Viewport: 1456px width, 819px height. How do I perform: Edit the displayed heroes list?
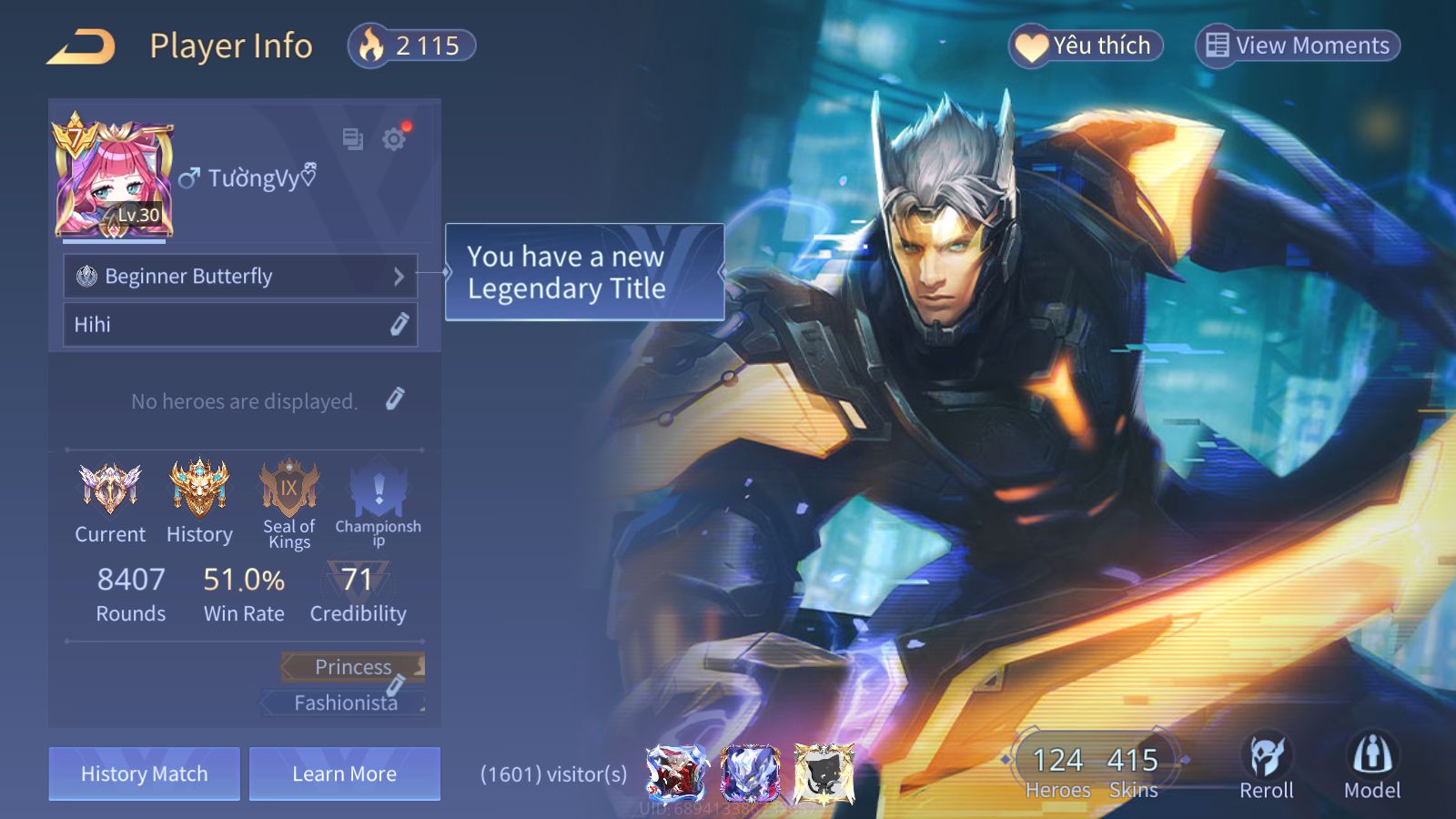tap(394, 399)
